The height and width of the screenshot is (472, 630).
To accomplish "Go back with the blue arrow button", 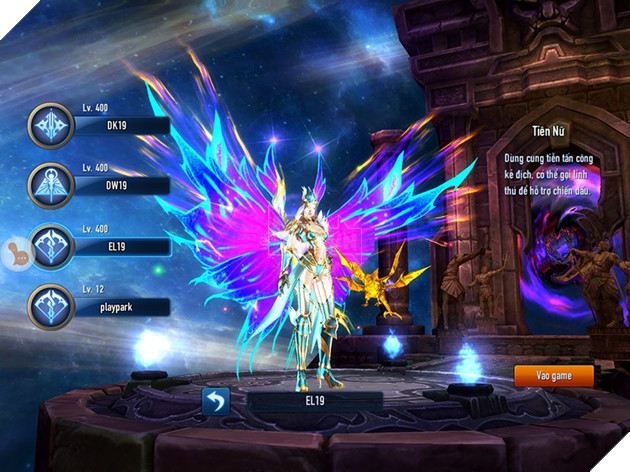I will [x=216, y=401].
